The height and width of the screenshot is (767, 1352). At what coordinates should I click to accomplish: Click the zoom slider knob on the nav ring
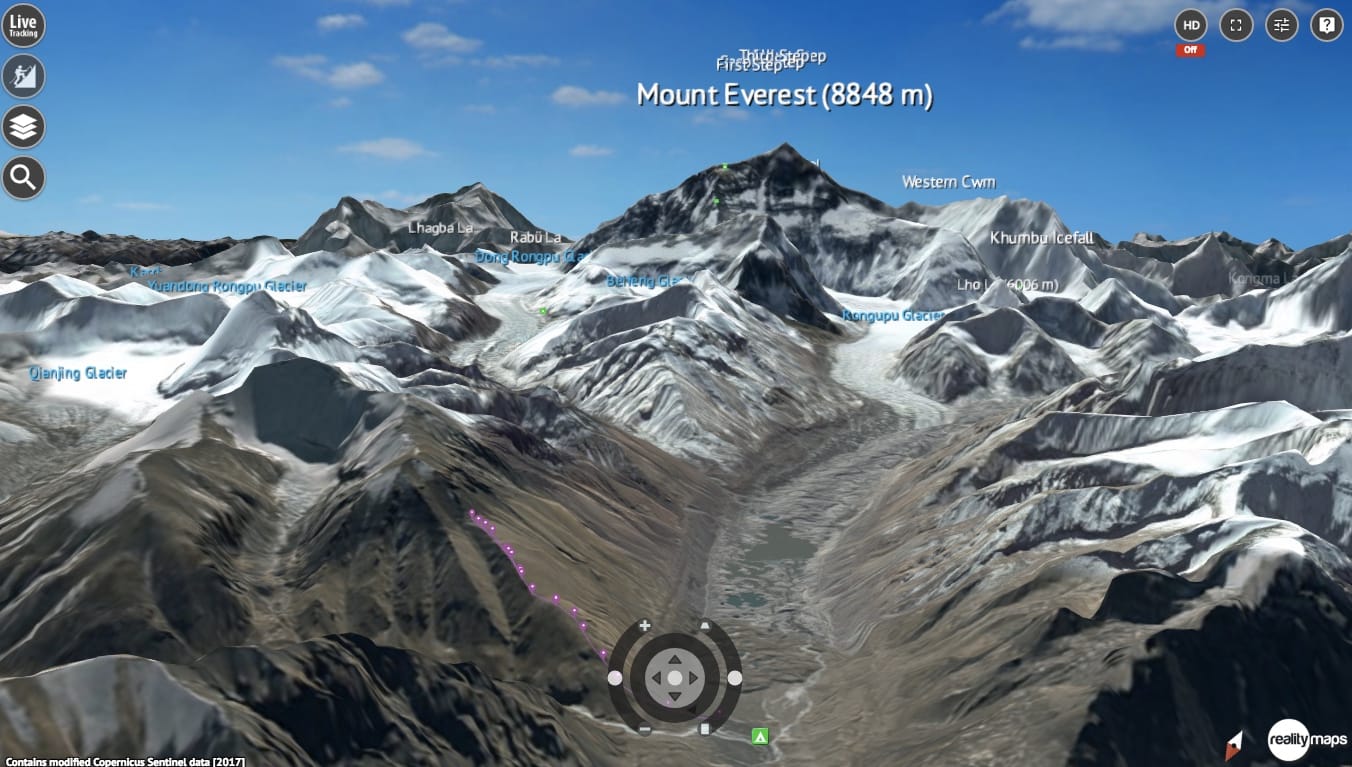614,678
